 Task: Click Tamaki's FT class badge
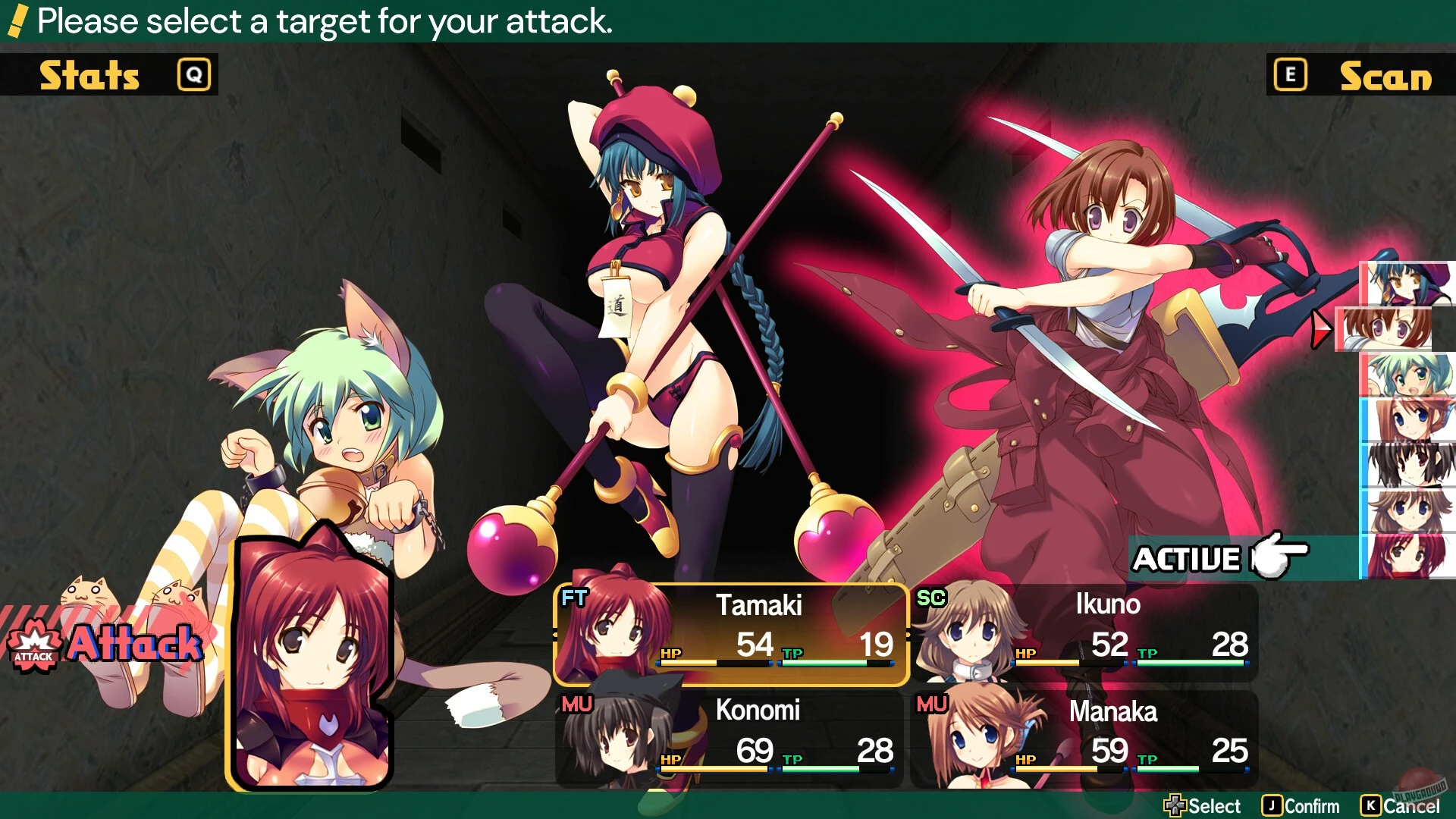coord(576,598)
